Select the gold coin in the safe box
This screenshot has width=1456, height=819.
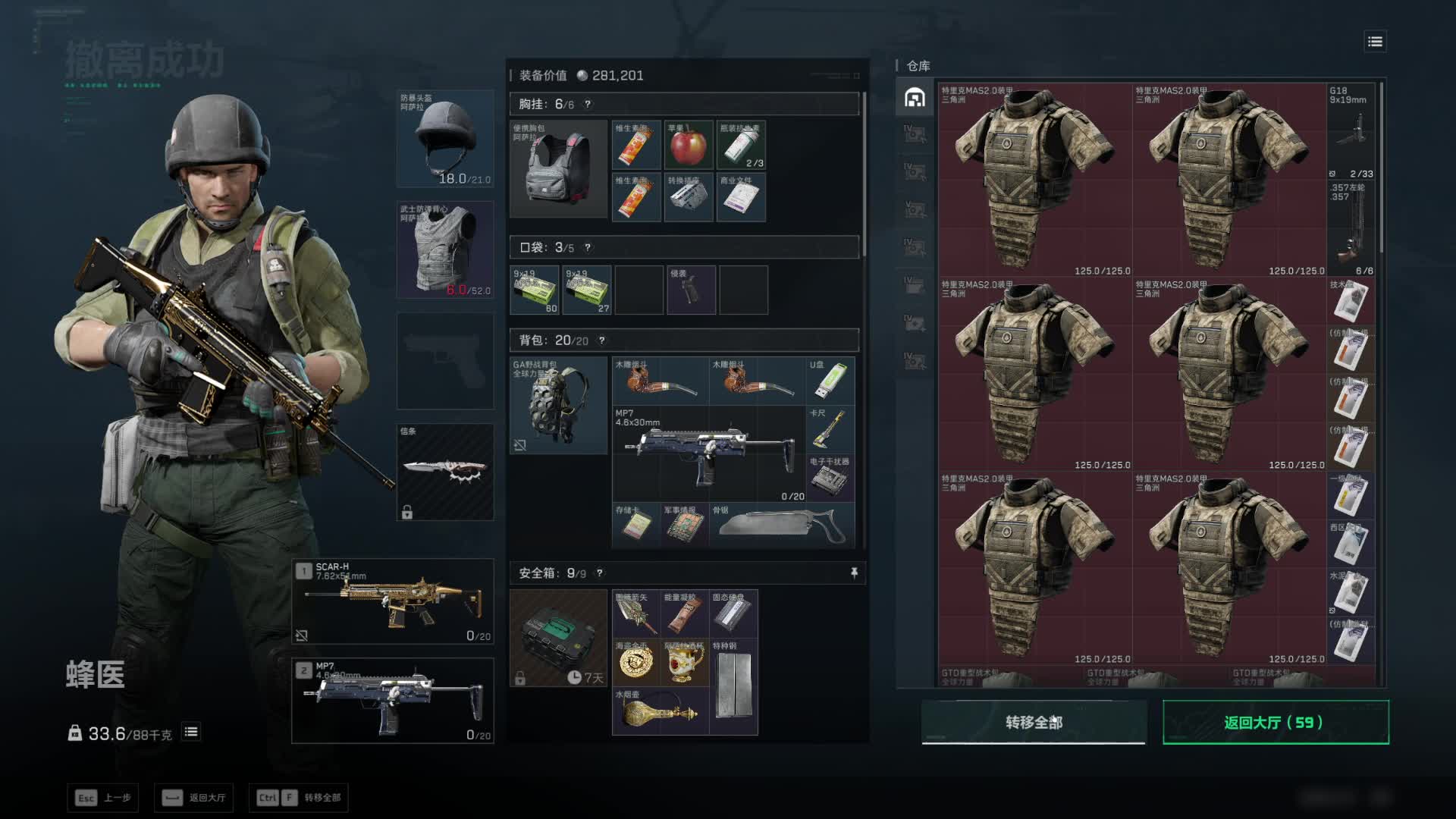[635, 662]
